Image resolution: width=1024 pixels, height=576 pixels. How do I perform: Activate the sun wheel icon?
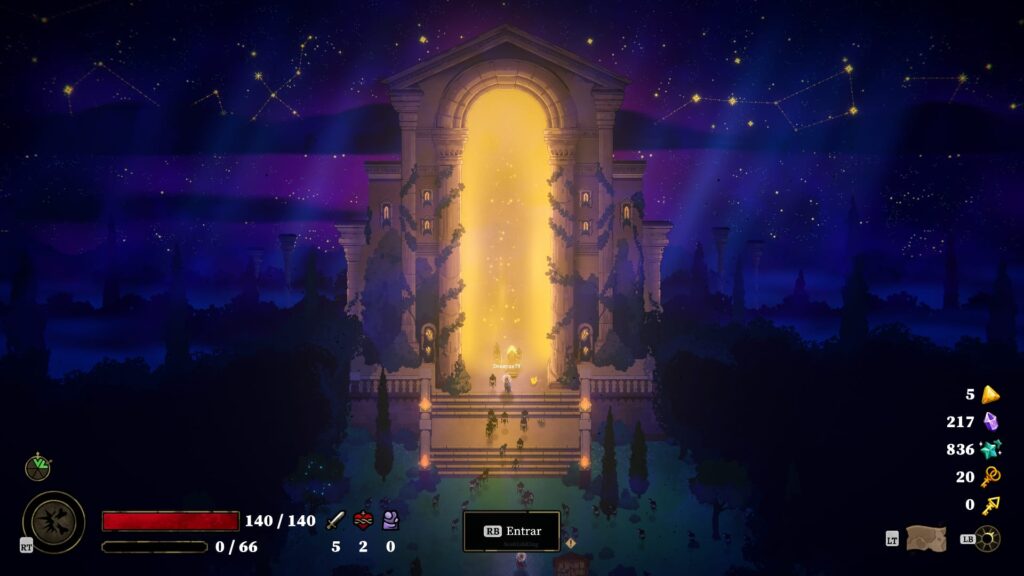(987, 538)
